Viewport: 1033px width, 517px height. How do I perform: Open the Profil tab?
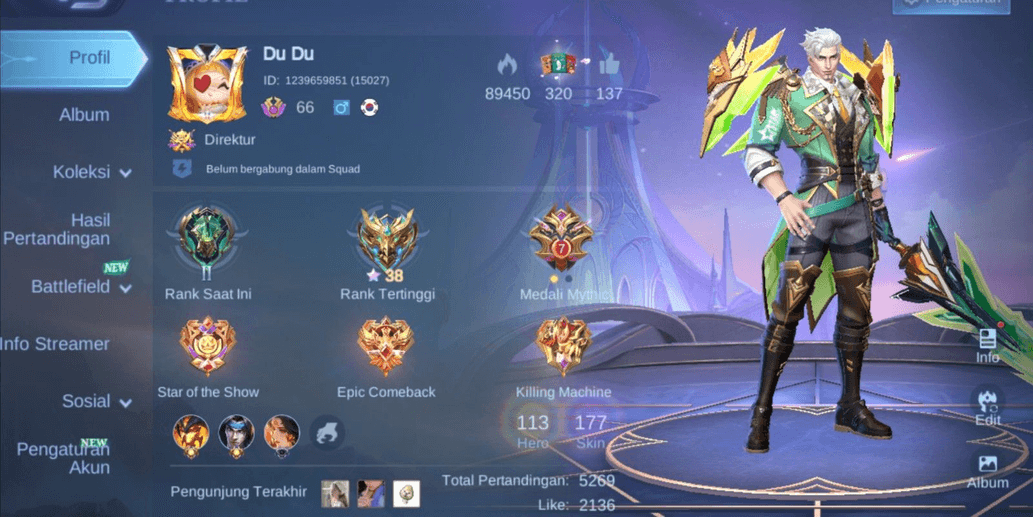coord(75,58)
